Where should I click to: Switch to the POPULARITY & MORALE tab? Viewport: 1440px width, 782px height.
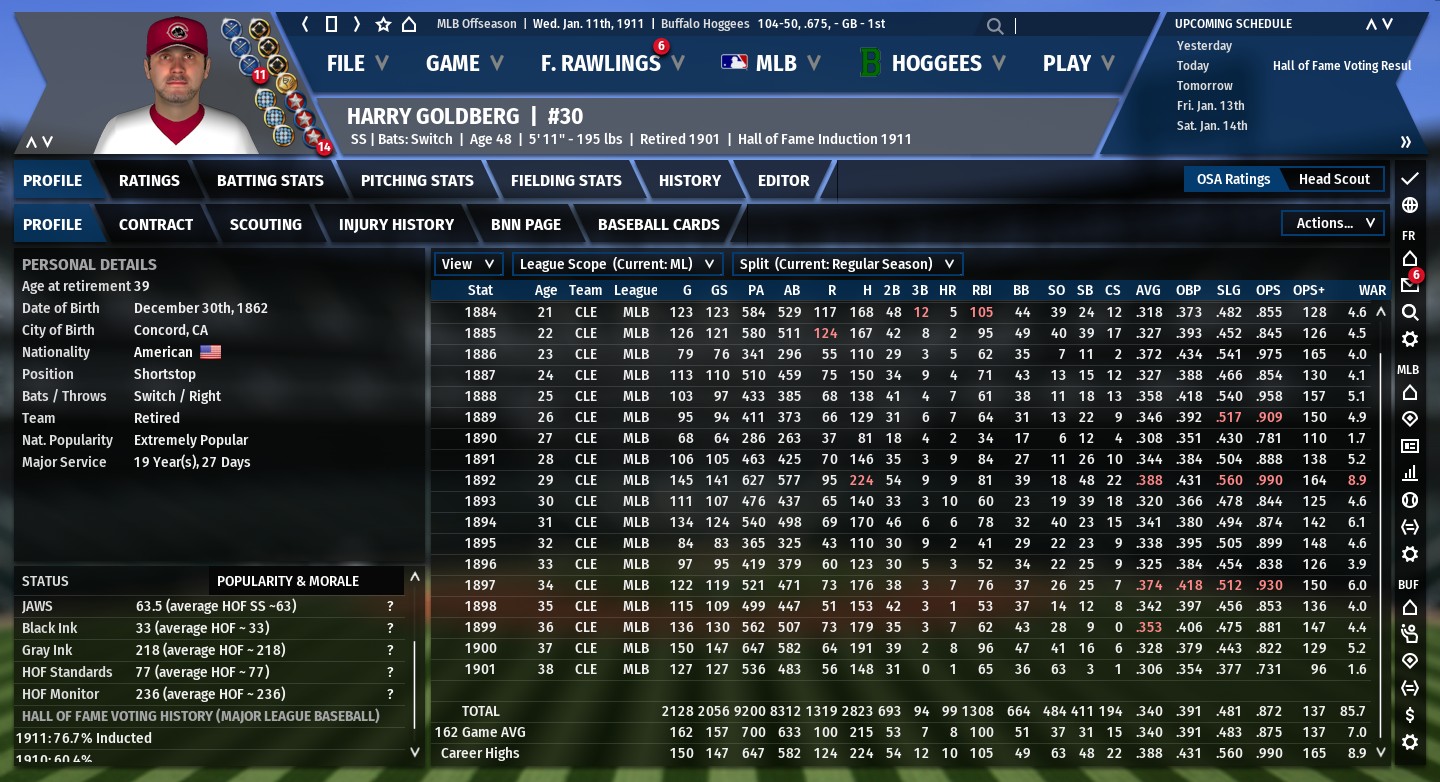click(x=287, y=581)
